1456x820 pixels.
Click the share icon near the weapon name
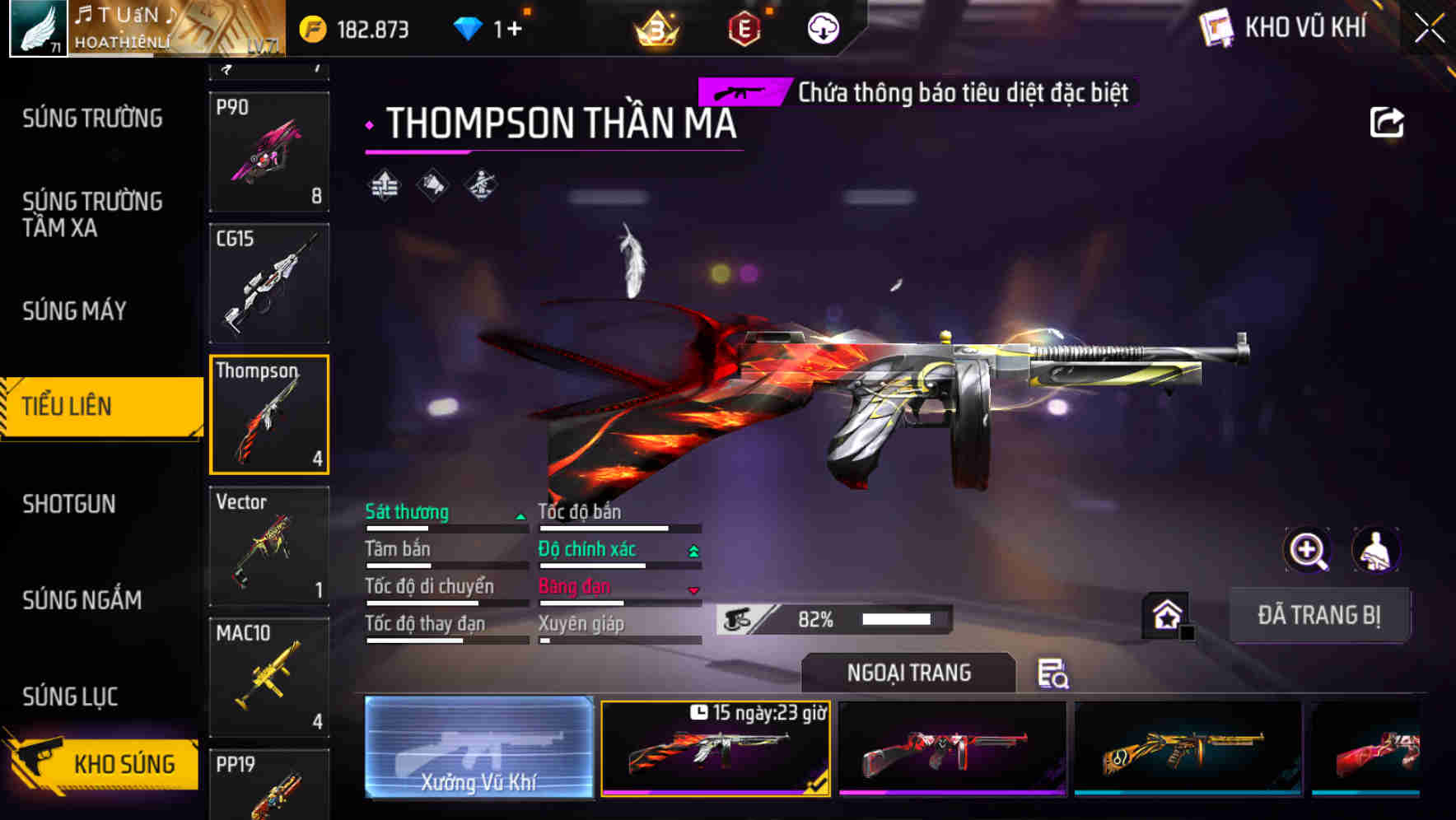tap(1387, 122)
